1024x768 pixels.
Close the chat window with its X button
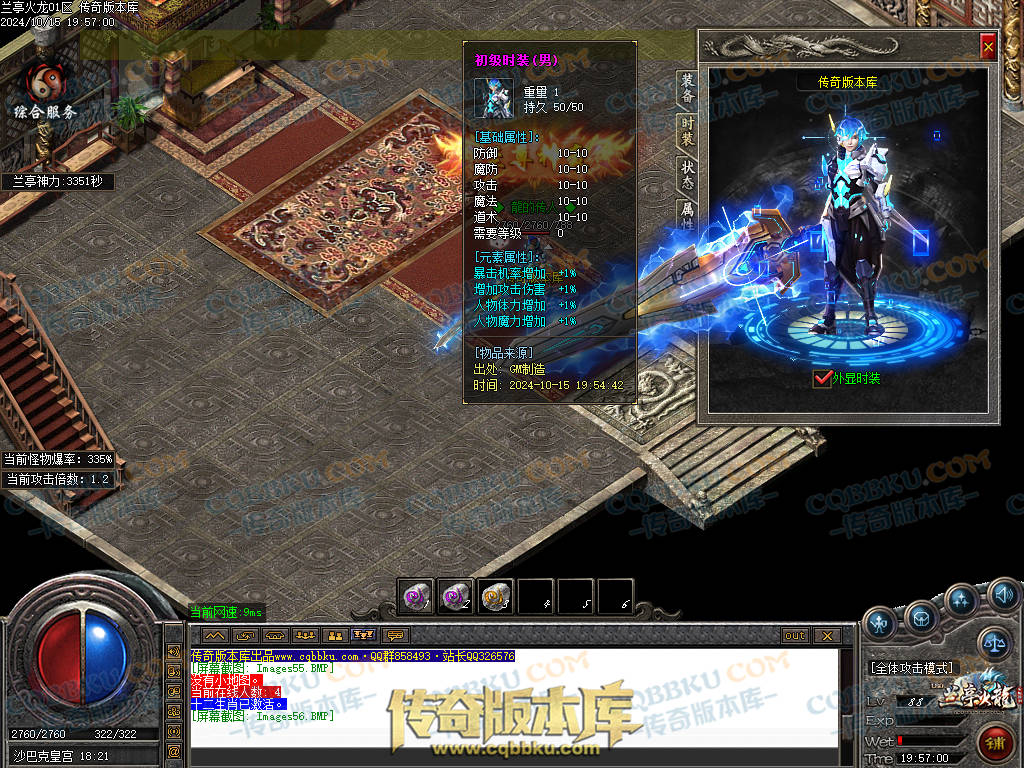point(827,636)
